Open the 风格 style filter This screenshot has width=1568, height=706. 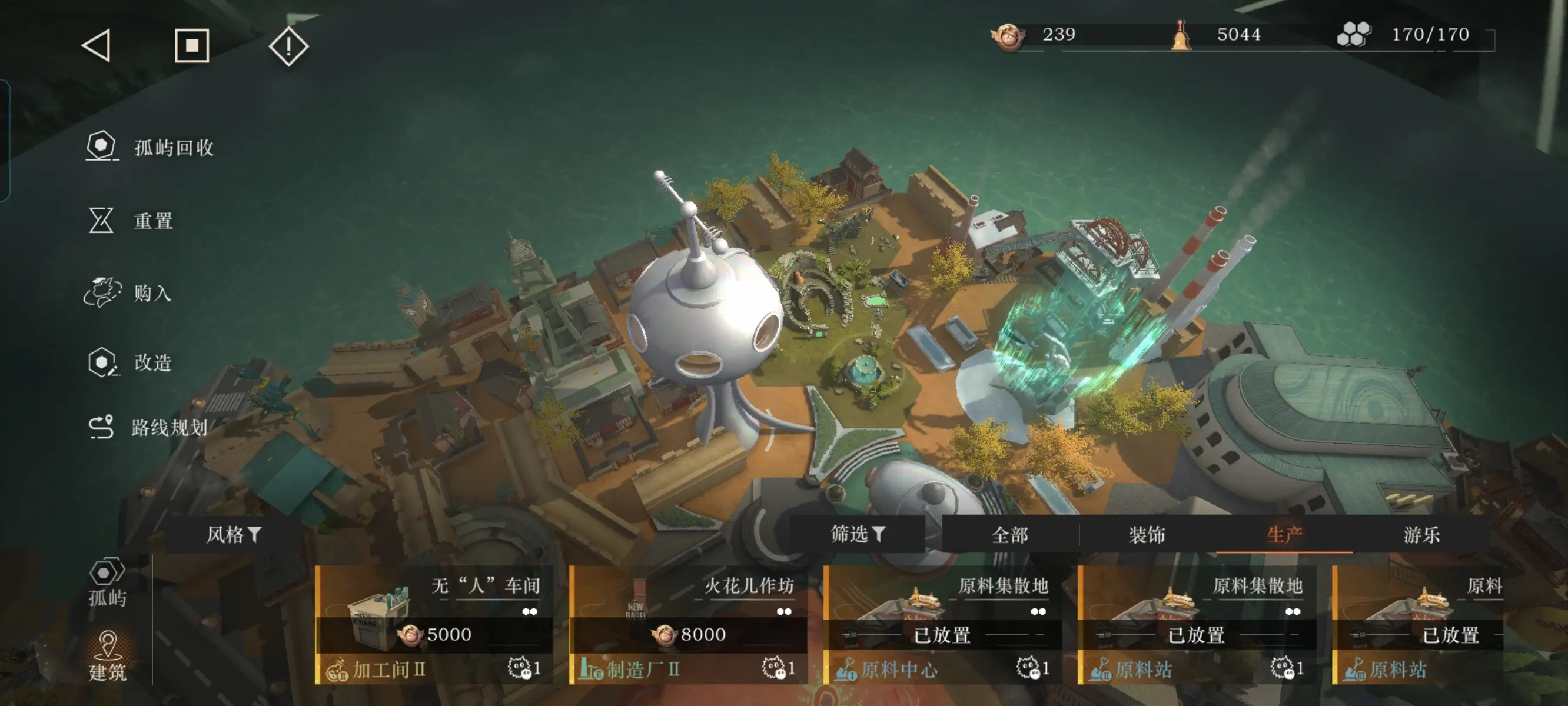point(234,535)
